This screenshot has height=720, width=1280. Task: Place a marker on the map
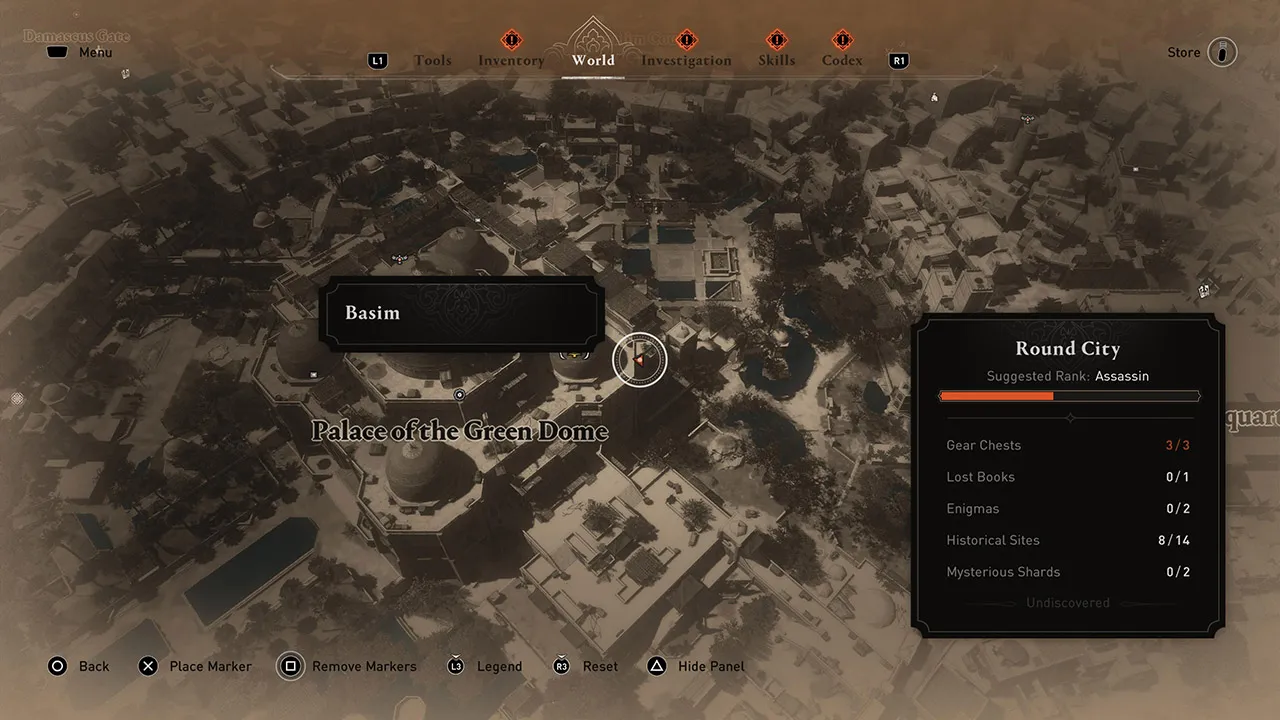(x=195, y=666)
